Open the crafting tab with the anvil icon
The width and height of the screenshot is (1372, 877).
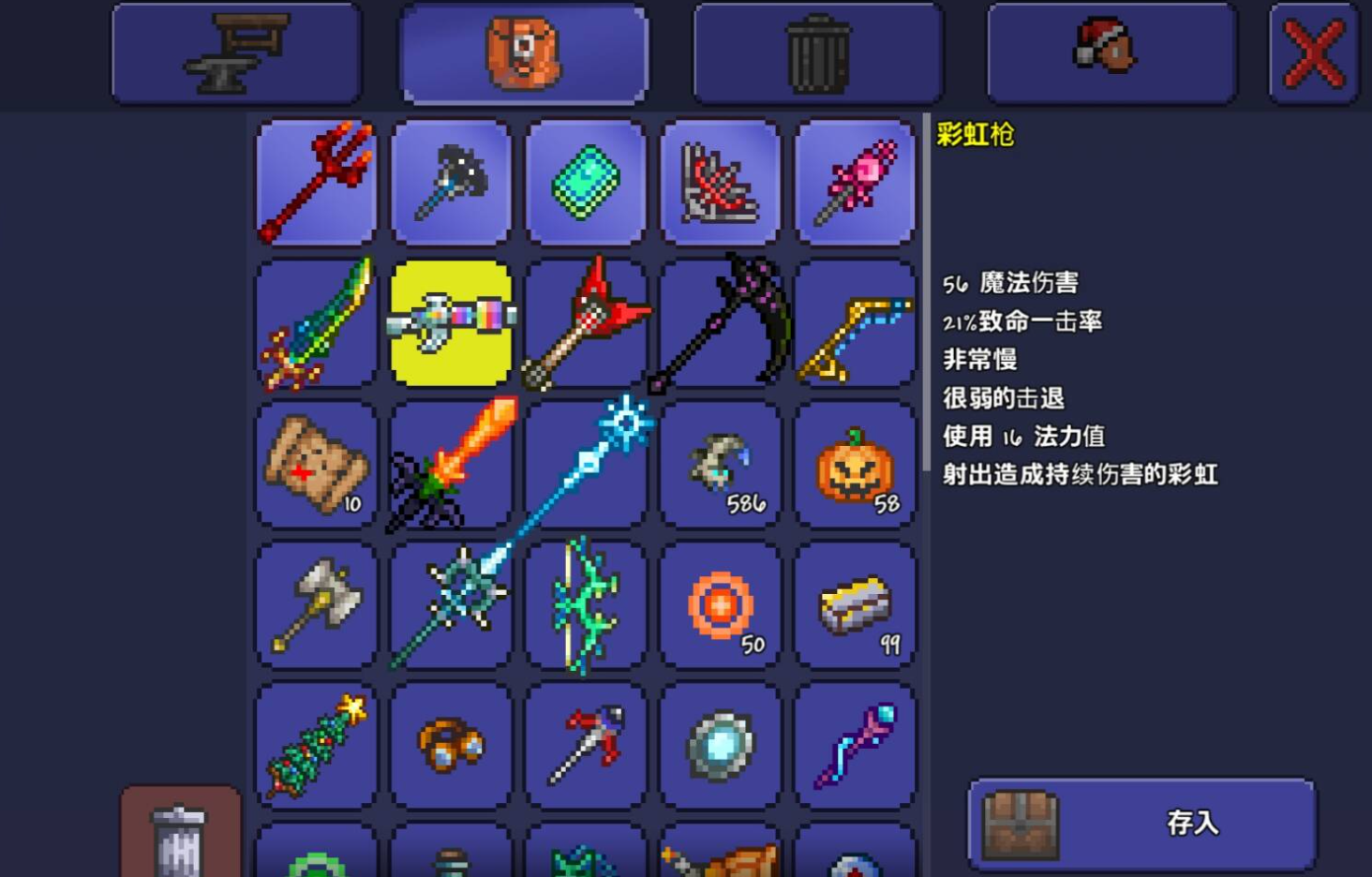click(236, 53)
